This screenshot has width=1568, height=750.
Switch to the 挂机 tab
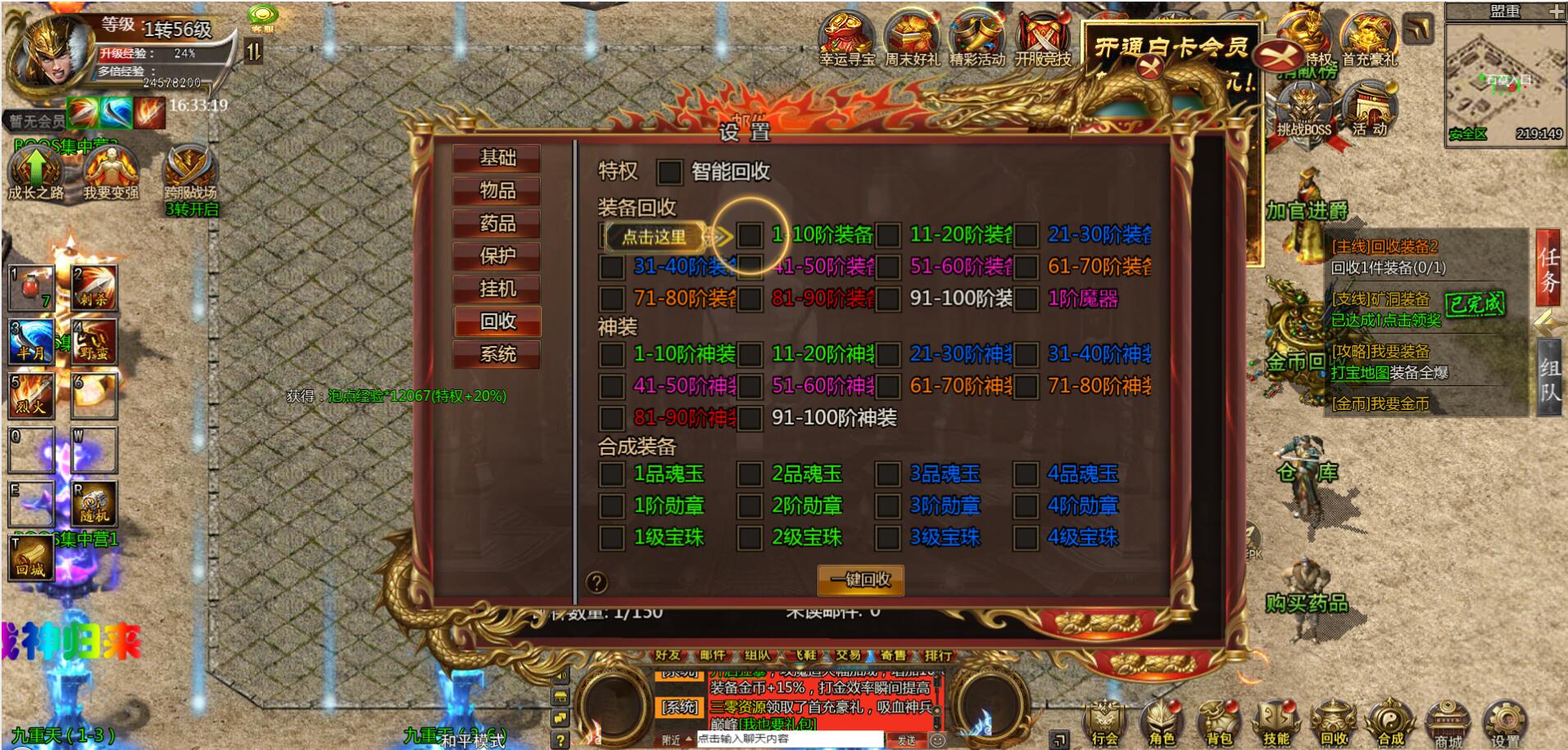pyautogui.click(x=497, y=289)
